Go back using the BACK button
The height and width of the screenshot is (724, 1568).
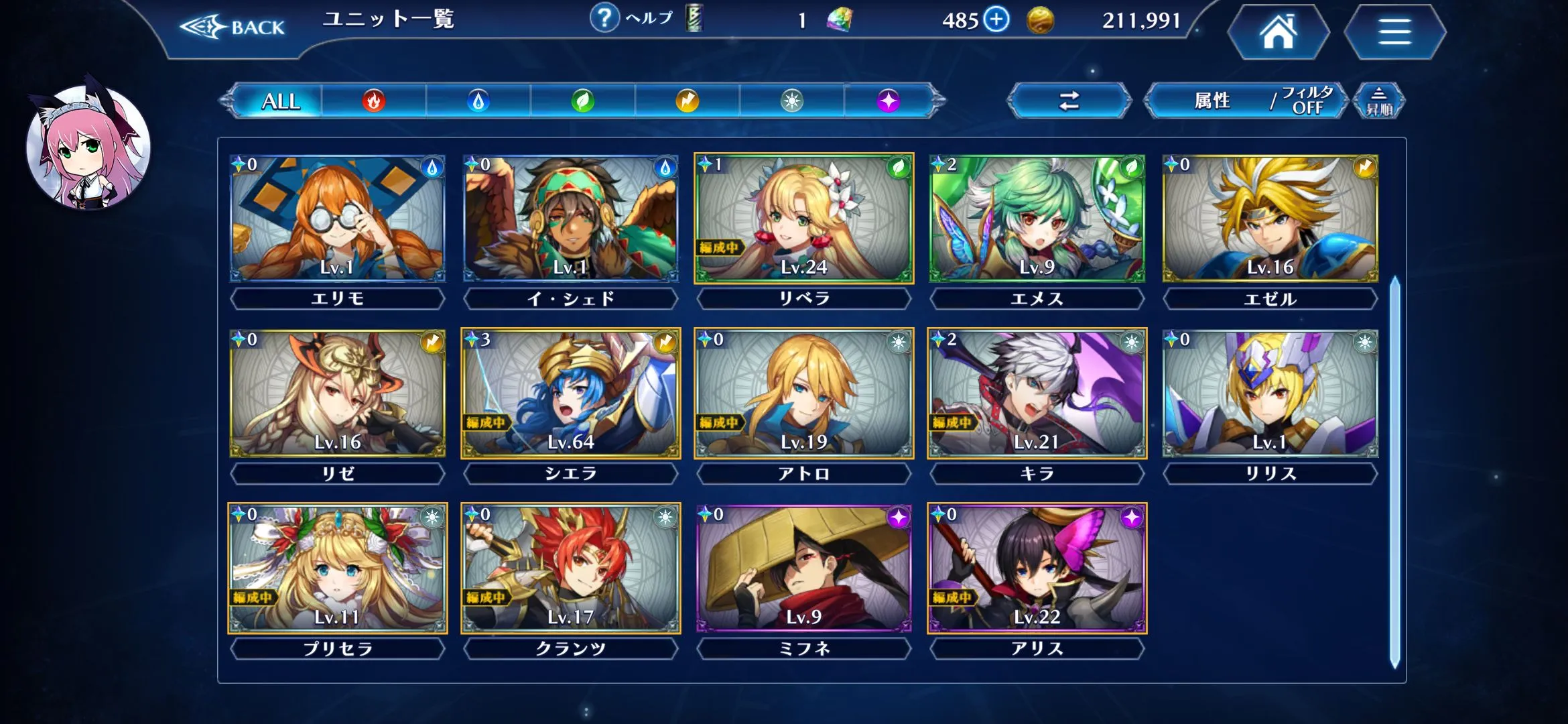(233, 27)
